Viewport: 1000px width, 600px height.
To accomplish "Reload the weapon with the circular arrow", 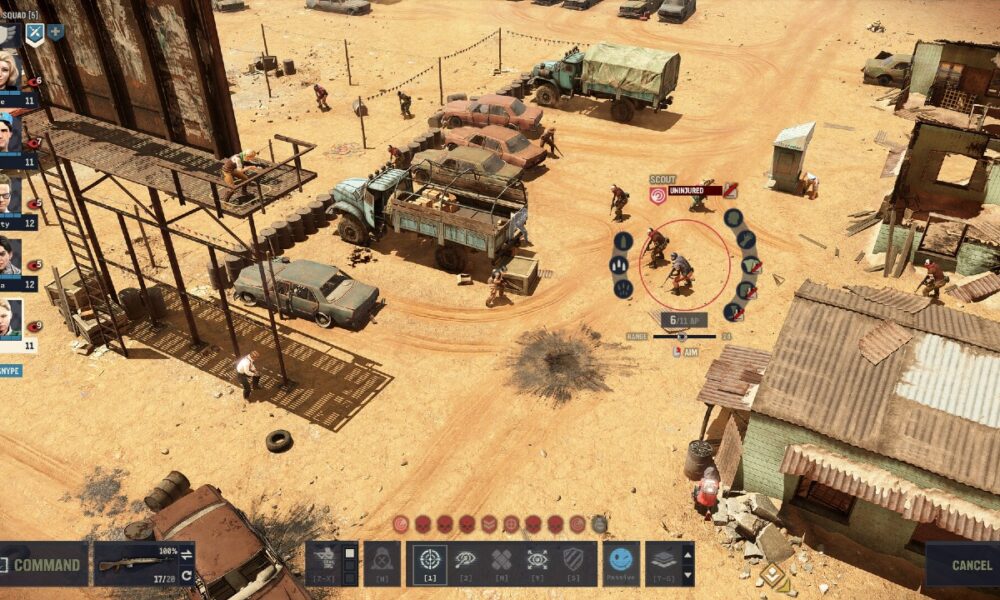I will [x=186, y=576].
